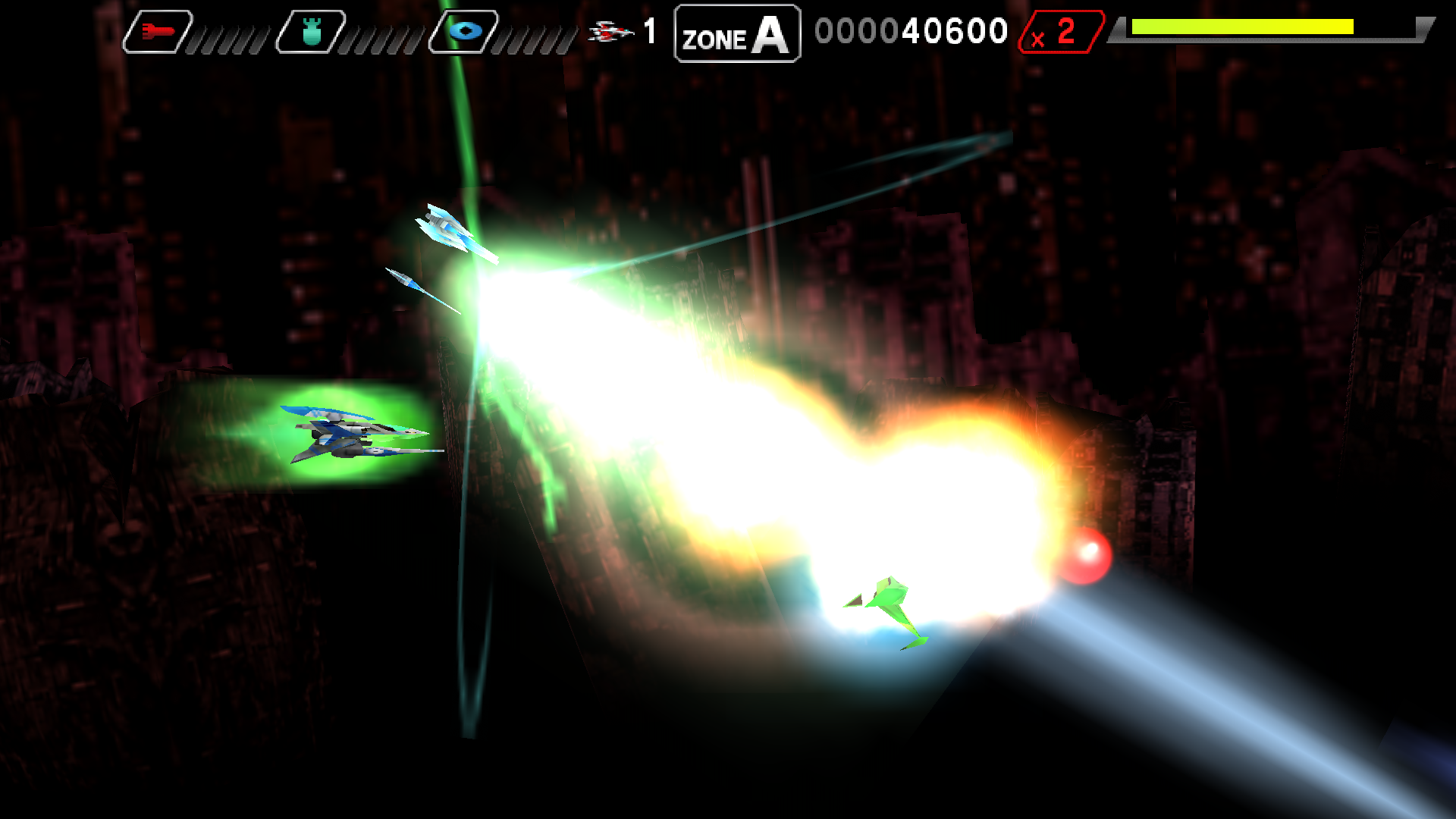Click the score readout 000040600

pos(910,31)
